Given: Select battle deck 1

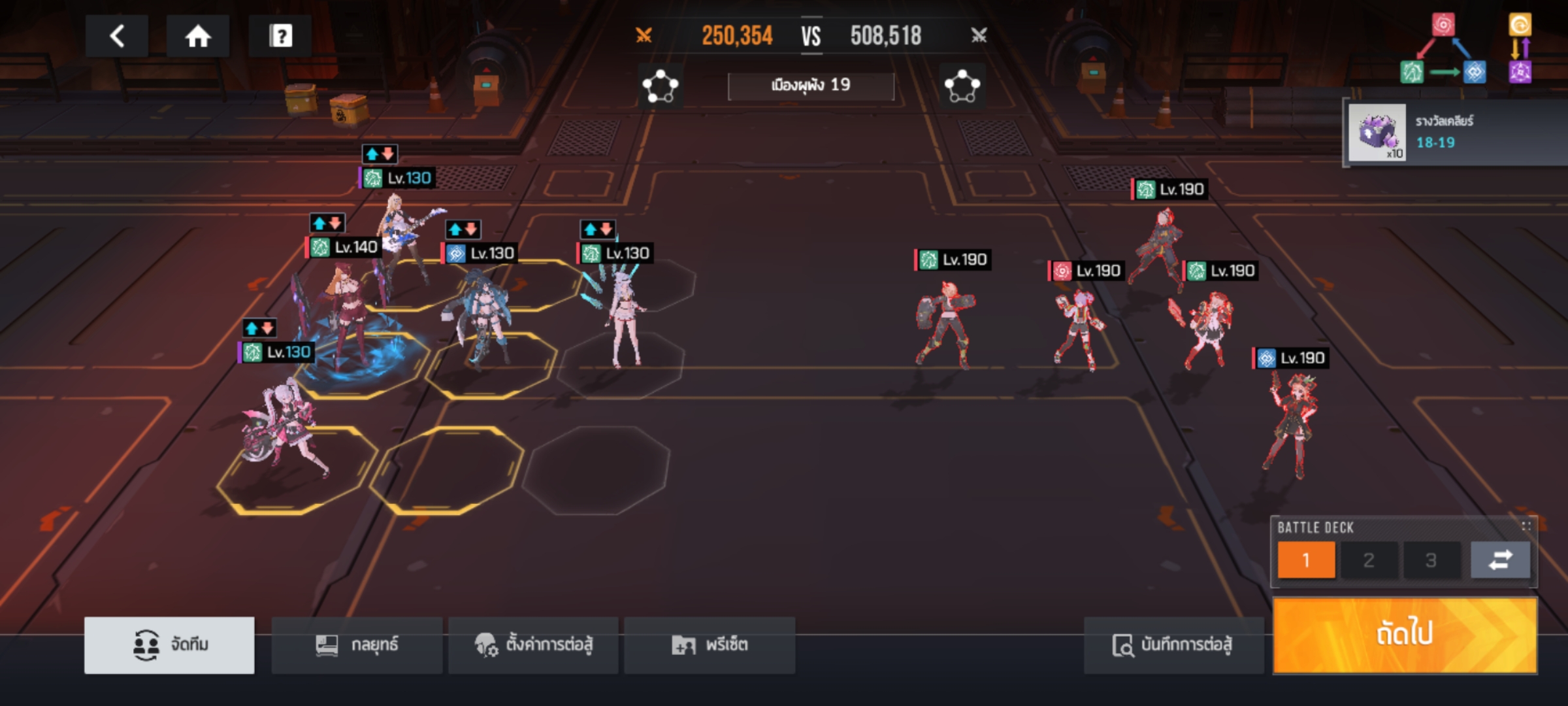Looking at the screenshot, I should click(x=1306, y=560).
